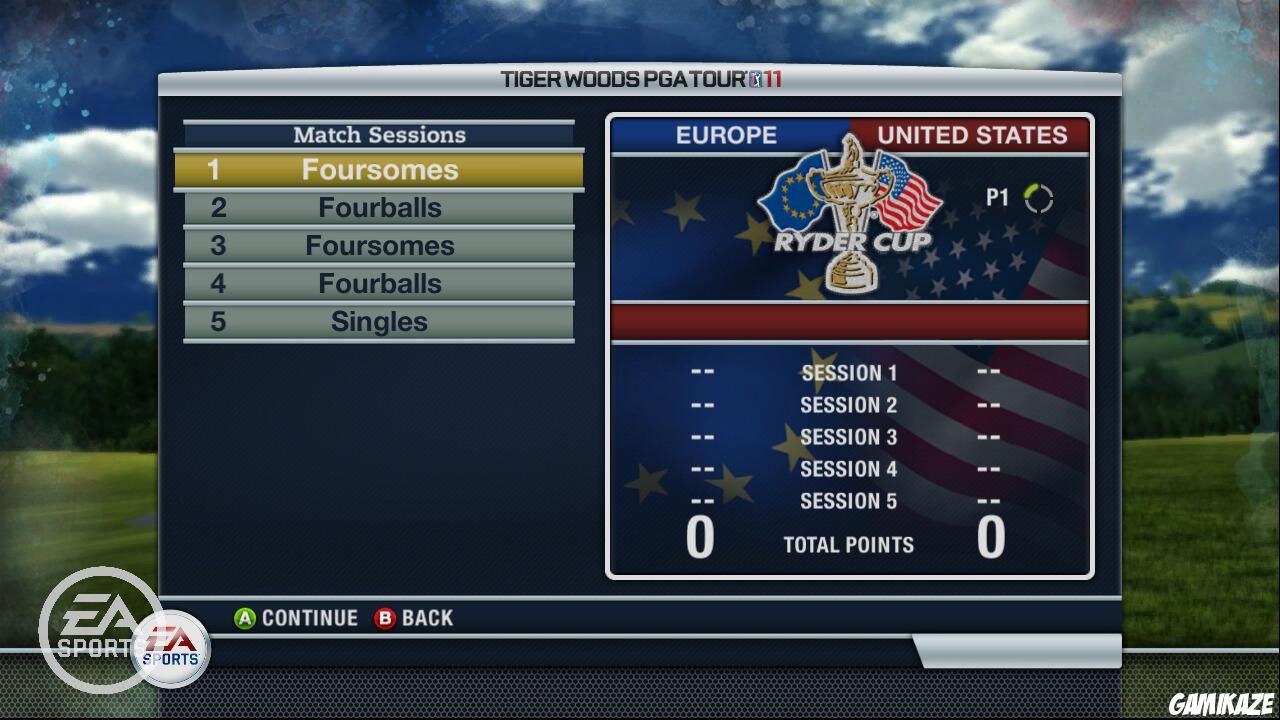The image size is (1280, 720).
Task: Select session 3 Foursomes from the list
Action: (x=380, y=245)
